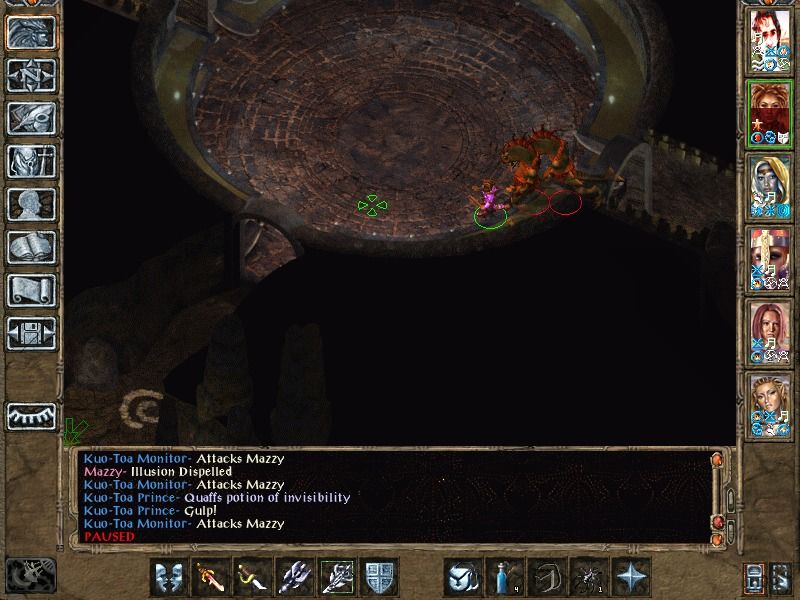Viewport: 800px width, 600px height.
Task: Open the mage spellbook button
Action: pos(30,247)
